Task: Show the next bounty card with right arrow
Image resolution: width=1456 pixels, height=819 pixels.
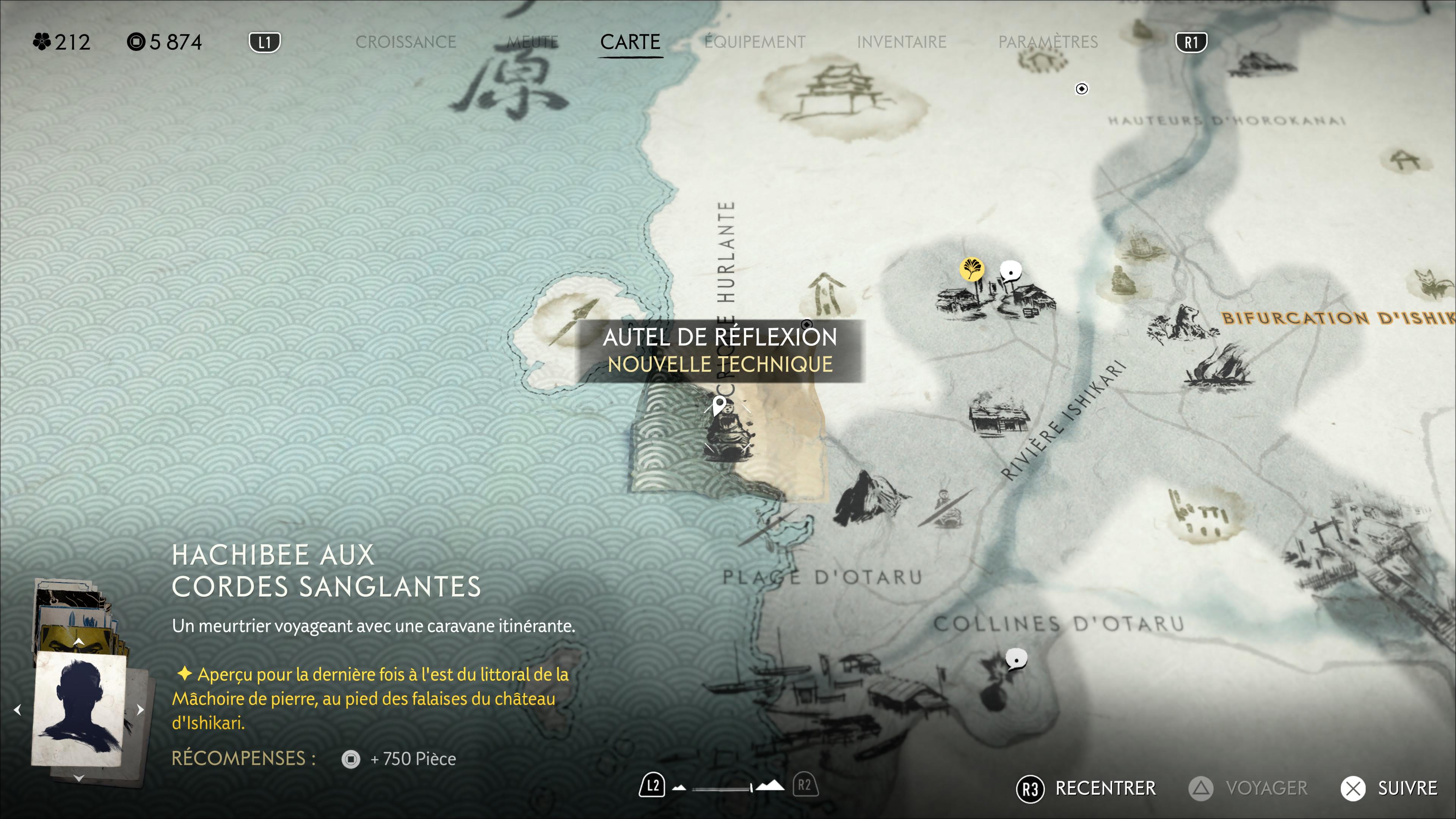Action: (141, 709)
